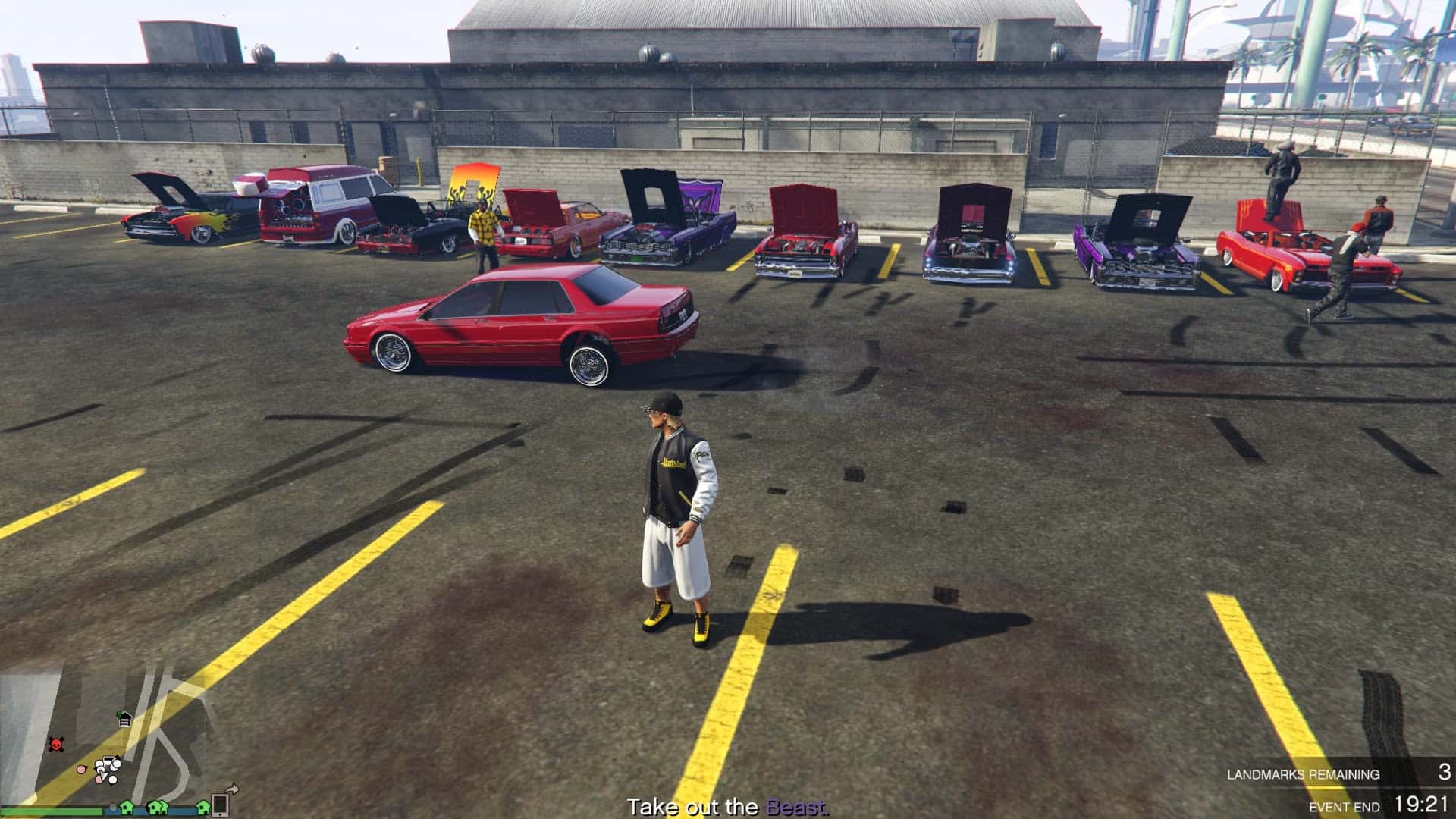Screen dimensions: 1456x819
Task: Click the paired green house blips on minimap
Action: click(158, 809)
